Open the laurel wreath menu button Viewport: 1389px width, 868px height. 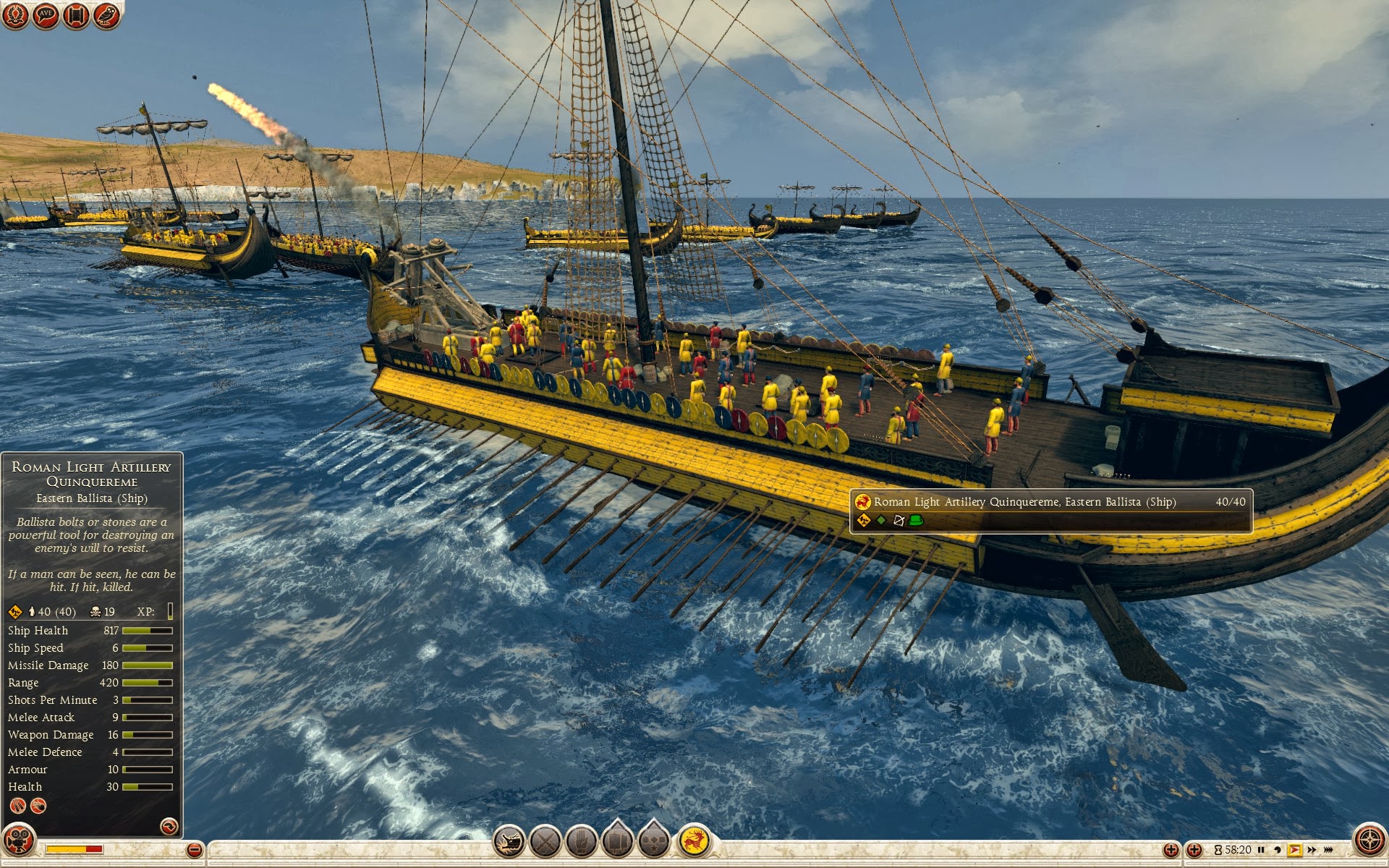click(14, 15)
